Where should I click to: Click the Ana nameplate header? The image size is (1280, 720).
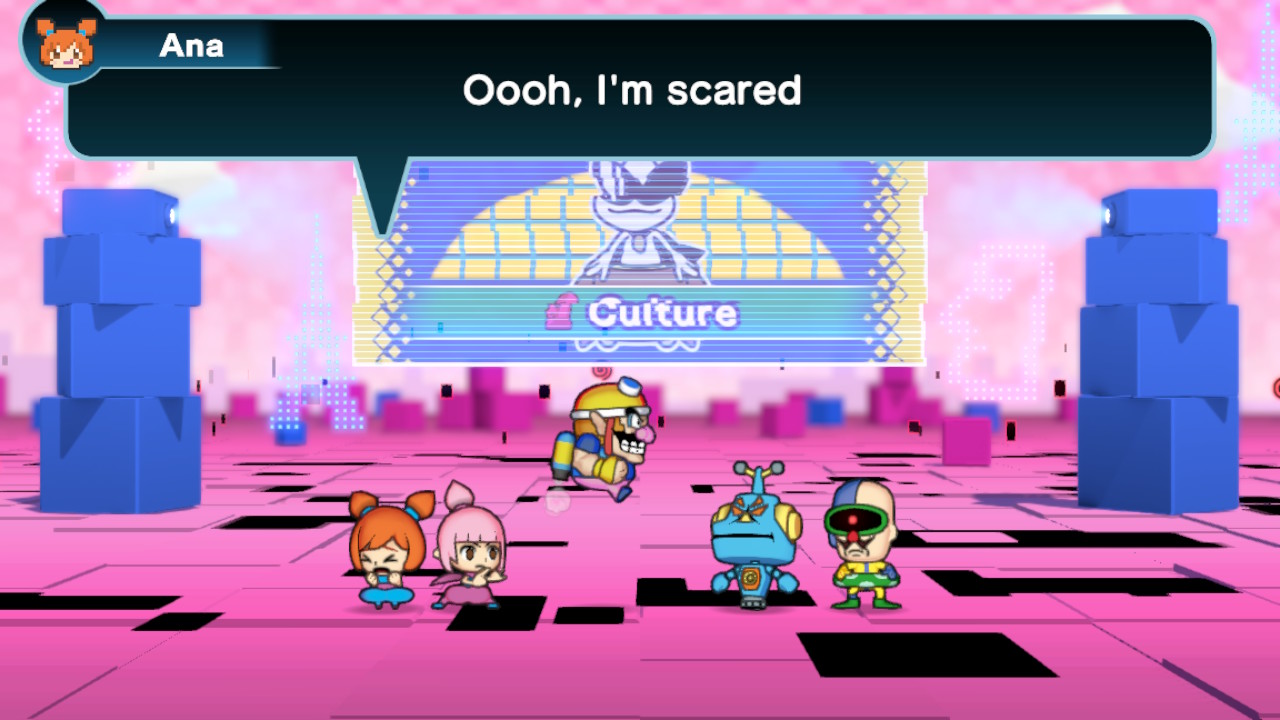pyautogui.click(x=192, y=44)
